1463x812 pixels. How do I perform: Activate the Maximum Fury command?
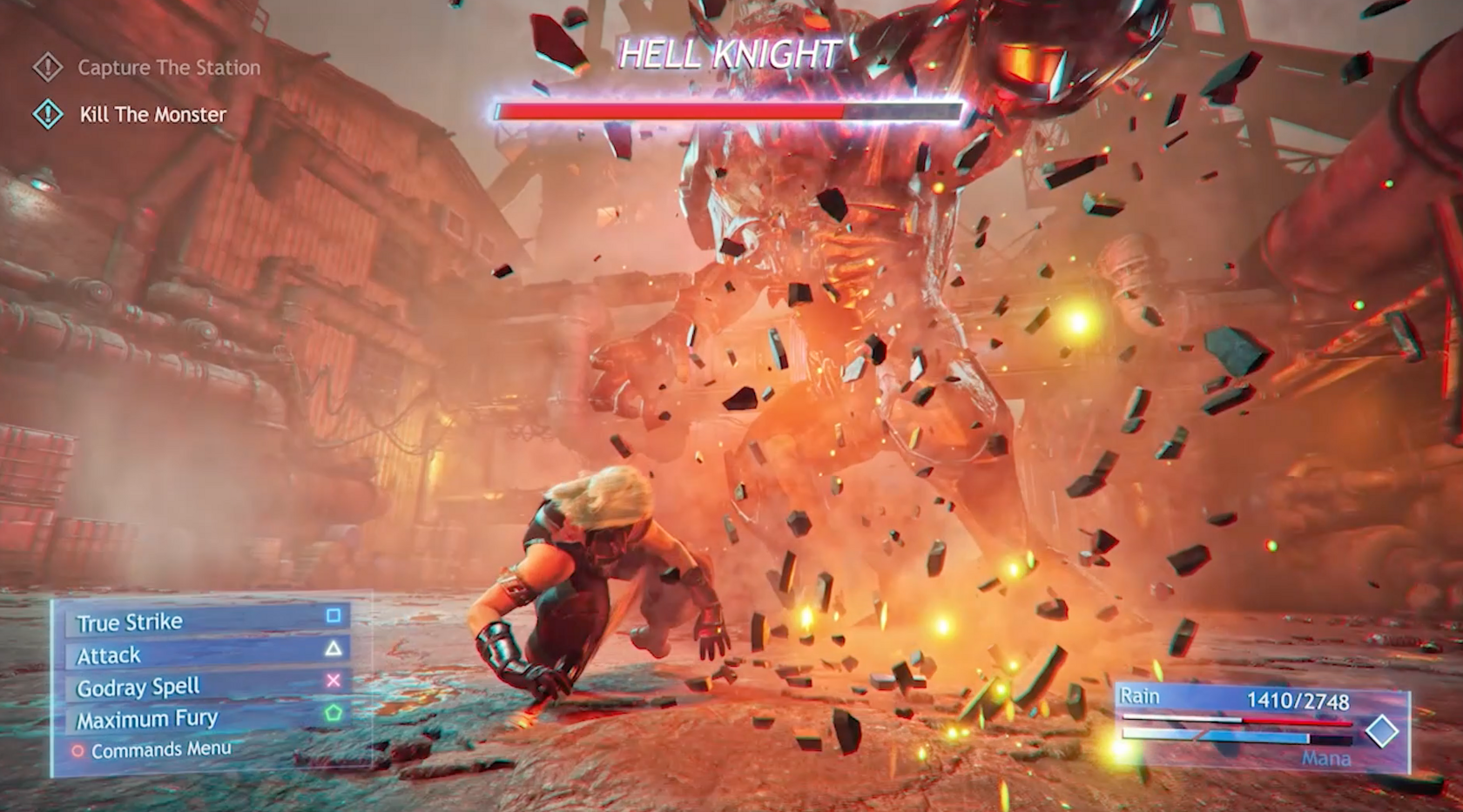pyautogui.click(x=207, y=719)
